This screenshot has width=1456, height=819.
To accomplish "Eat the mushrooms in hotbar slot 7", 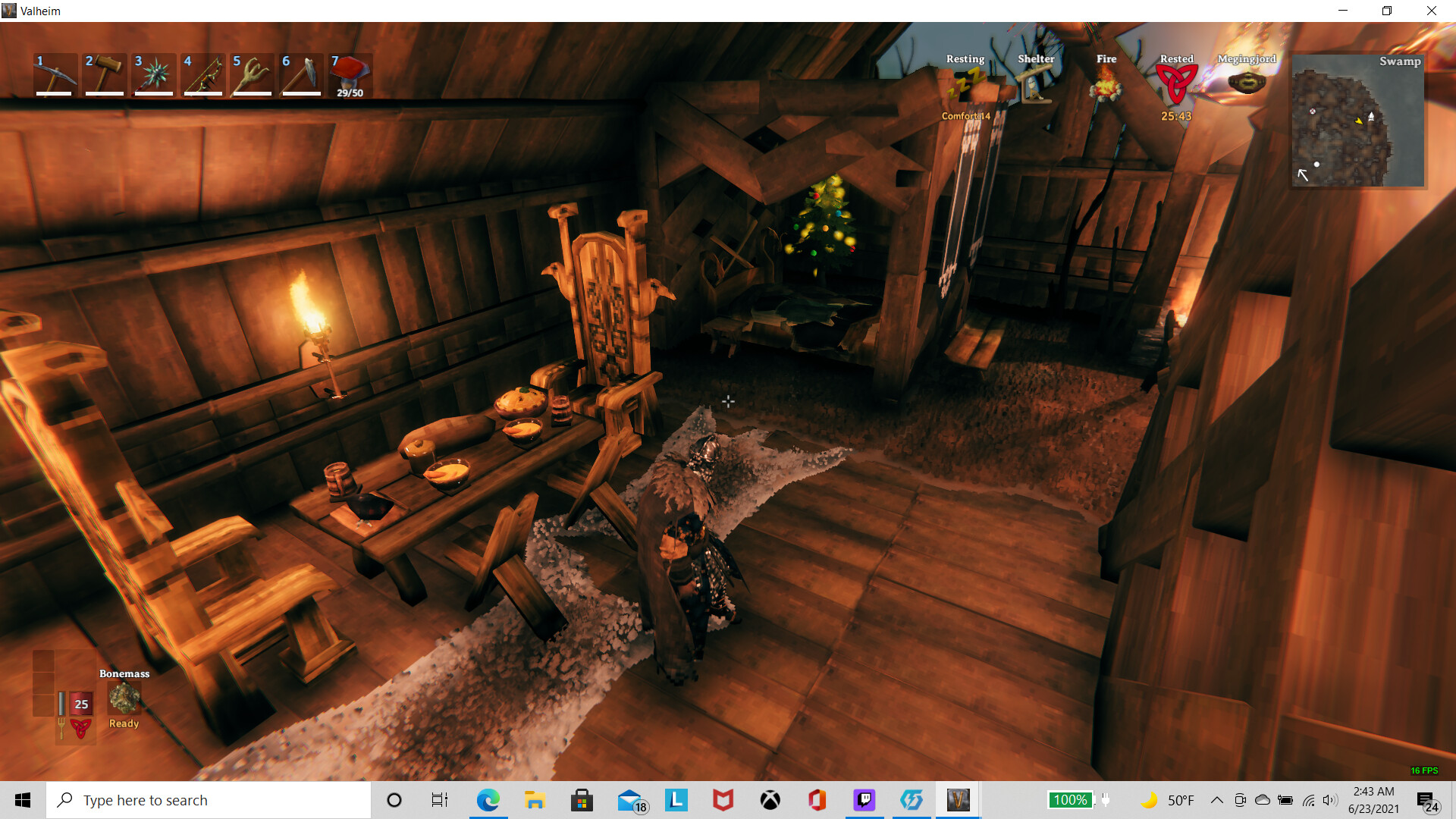I will click(350, 75).
